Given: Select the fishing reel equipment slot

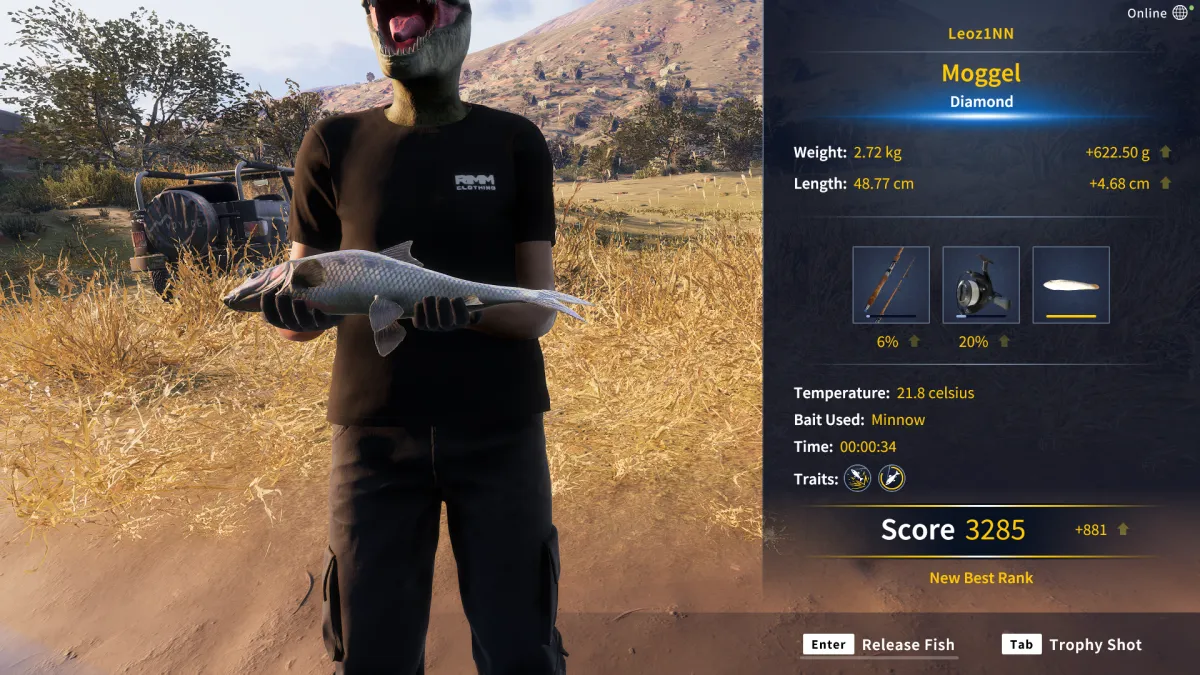Looking at the screenshot, I should (x=981, y=285).
